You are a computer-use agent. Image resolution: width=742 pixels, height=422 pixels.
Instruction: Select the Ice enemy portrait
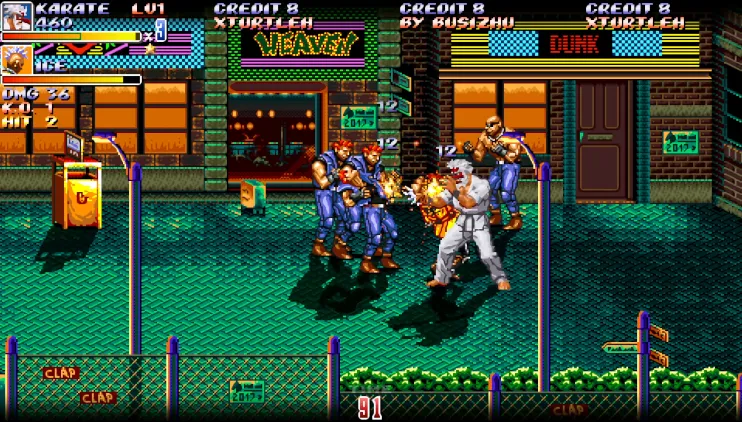pyautogui.click(x=16, y=60)
